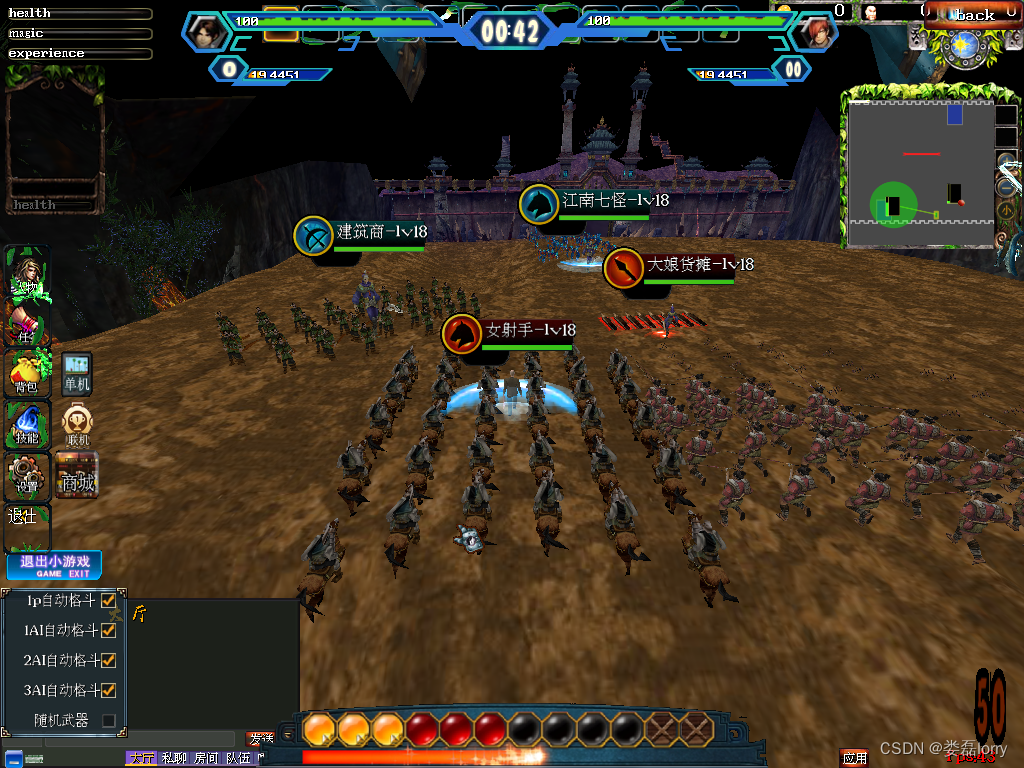Switch to the 房间 room chat tab

206,759
